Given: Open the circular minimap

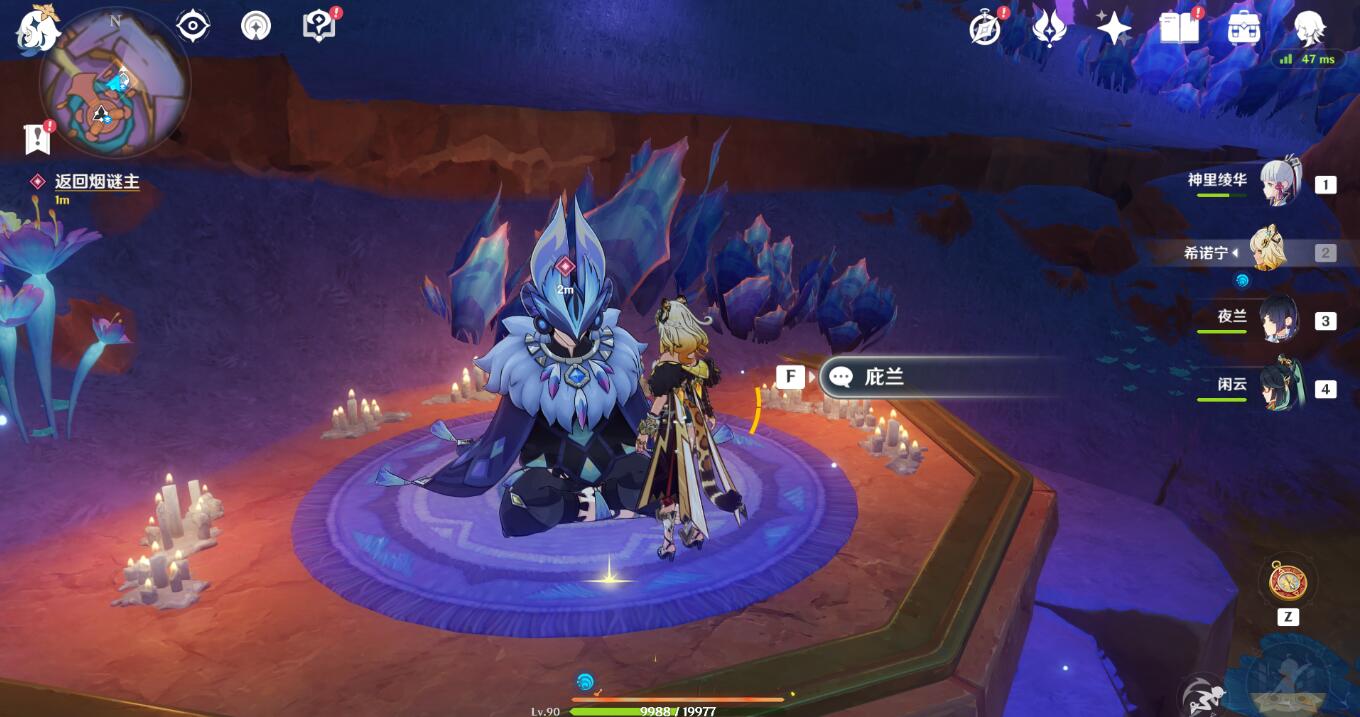Looking at the screenshot, I should coord(114,83).
